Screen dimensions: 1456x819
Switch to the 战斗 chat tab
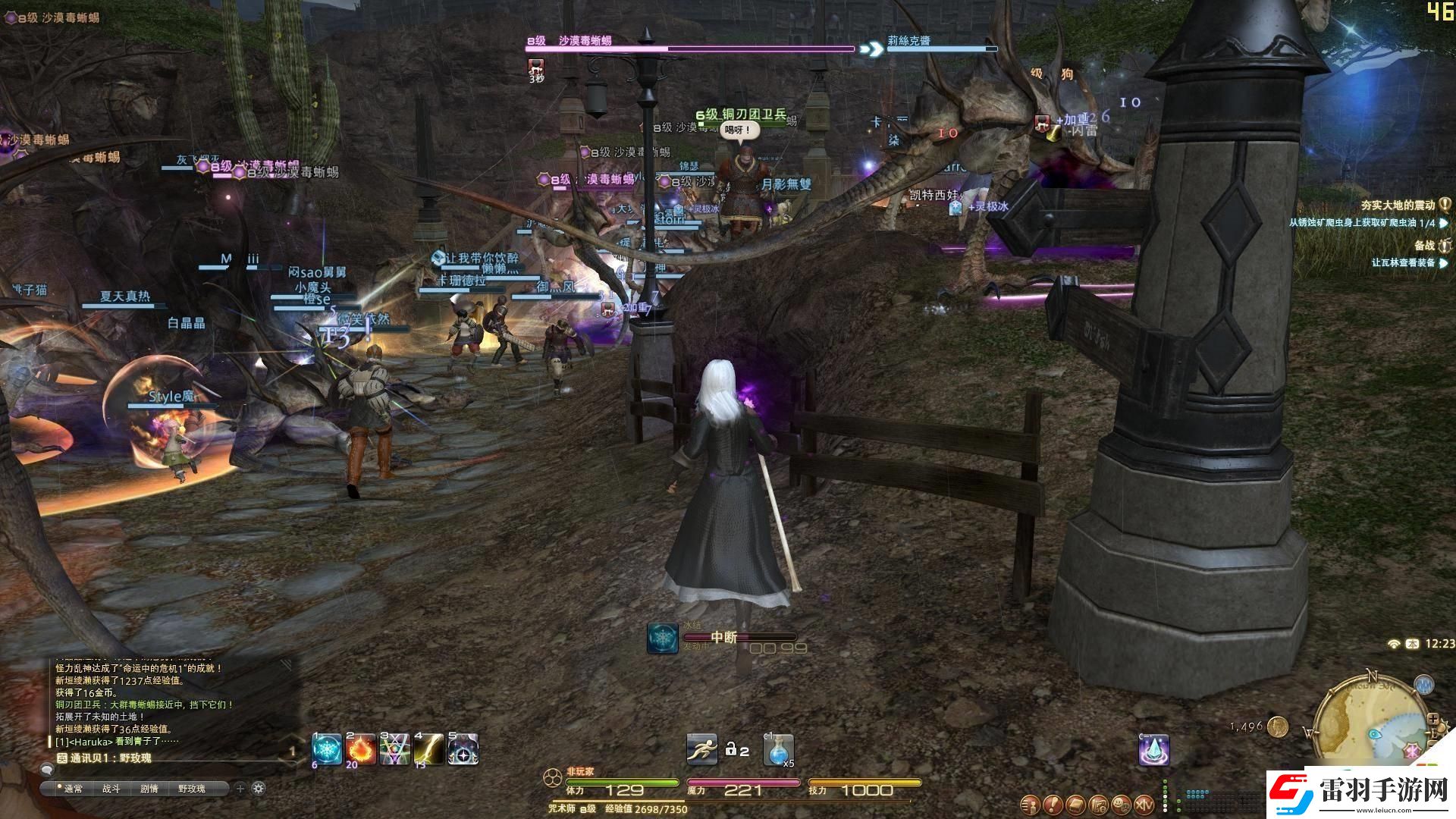click(x=112, y=788)
